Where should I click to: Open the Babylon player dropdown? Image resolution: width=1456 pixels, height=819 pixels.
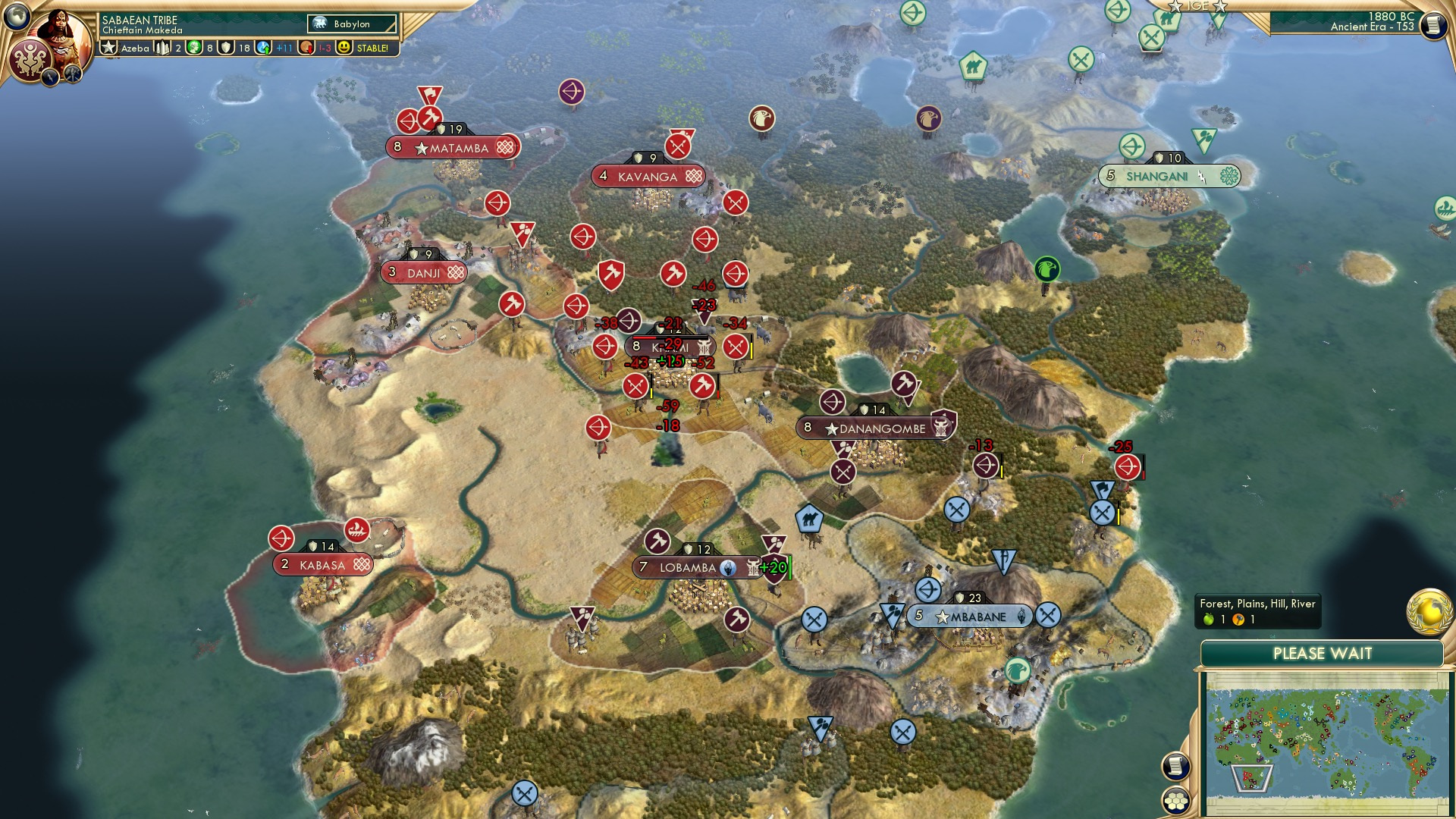[x=351, y=24]
